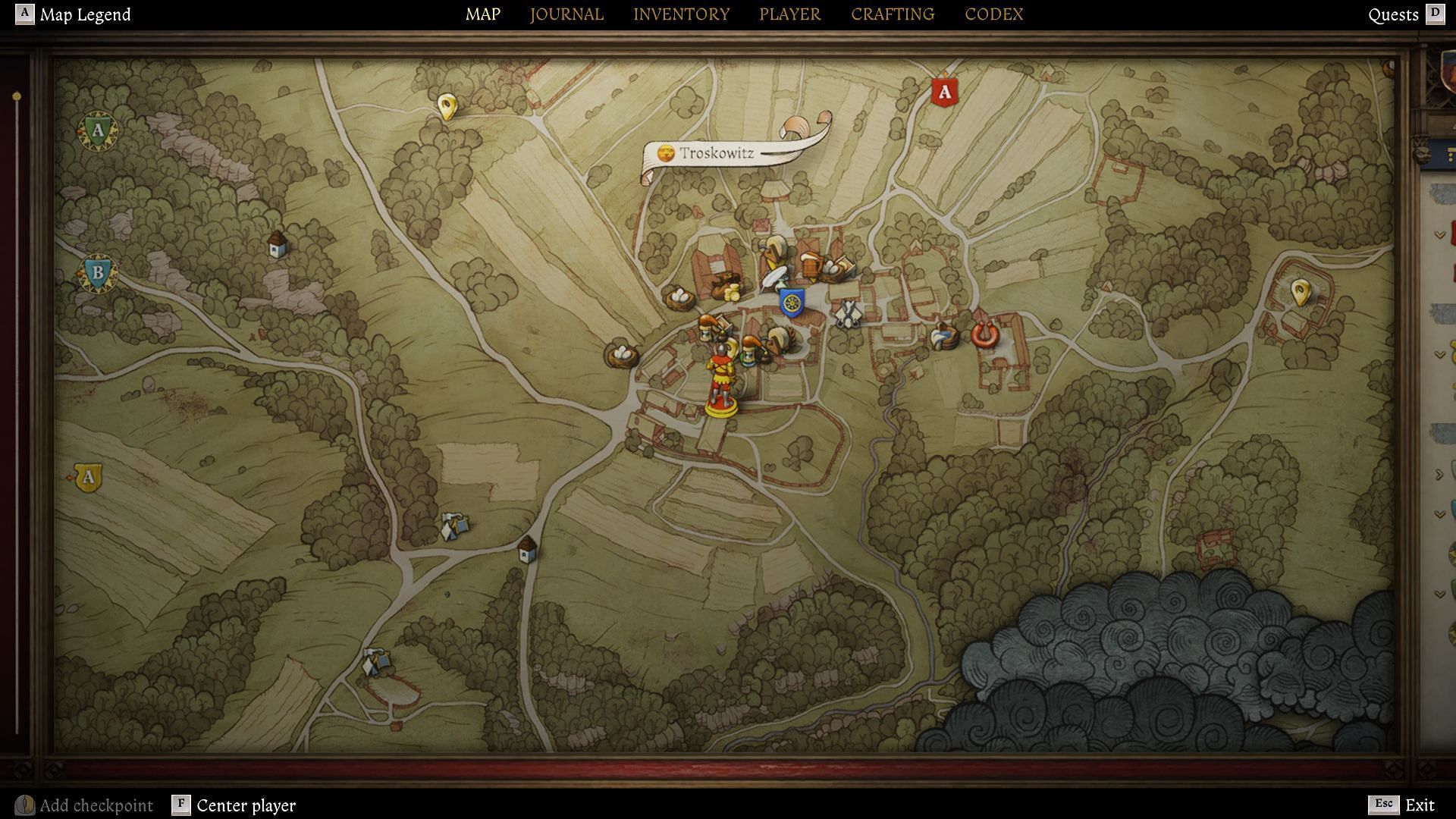Screen dimensions: 1456x819
Task: Center the map on the player
Action: click(x=245, y=805)
